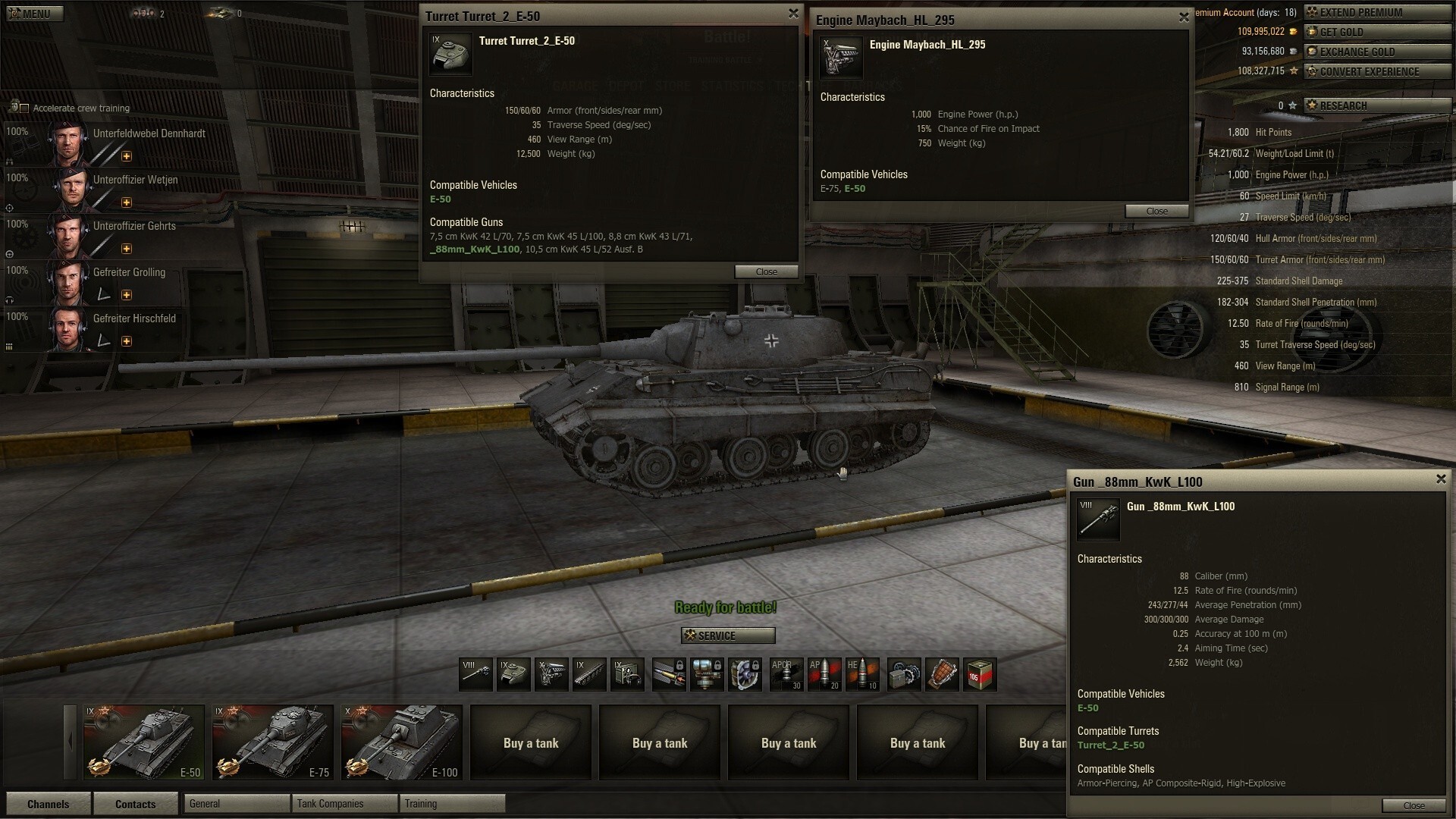Select Convert Experience
Screen dimensions: 1456x819
coord(1376,71)
